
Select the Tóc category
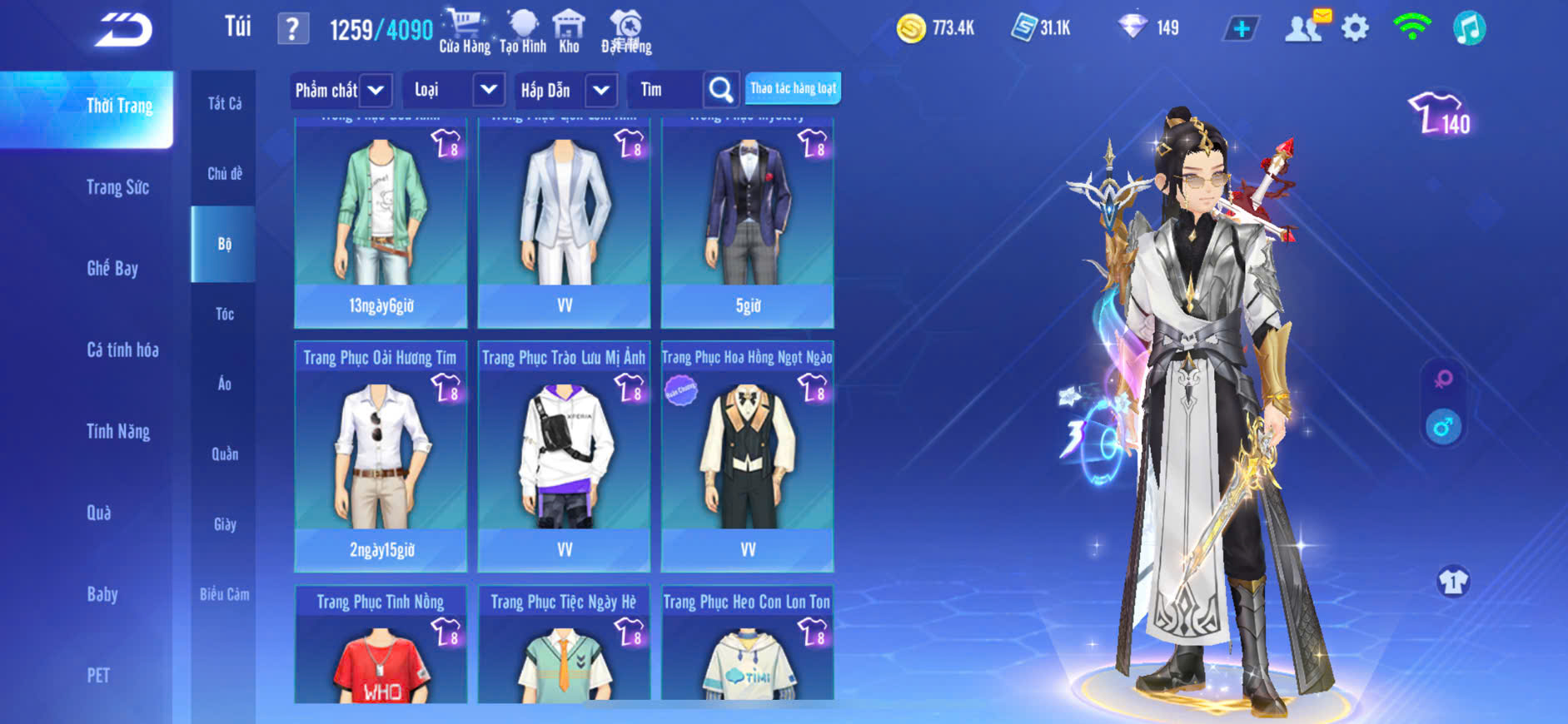click(x=225, y=314)
